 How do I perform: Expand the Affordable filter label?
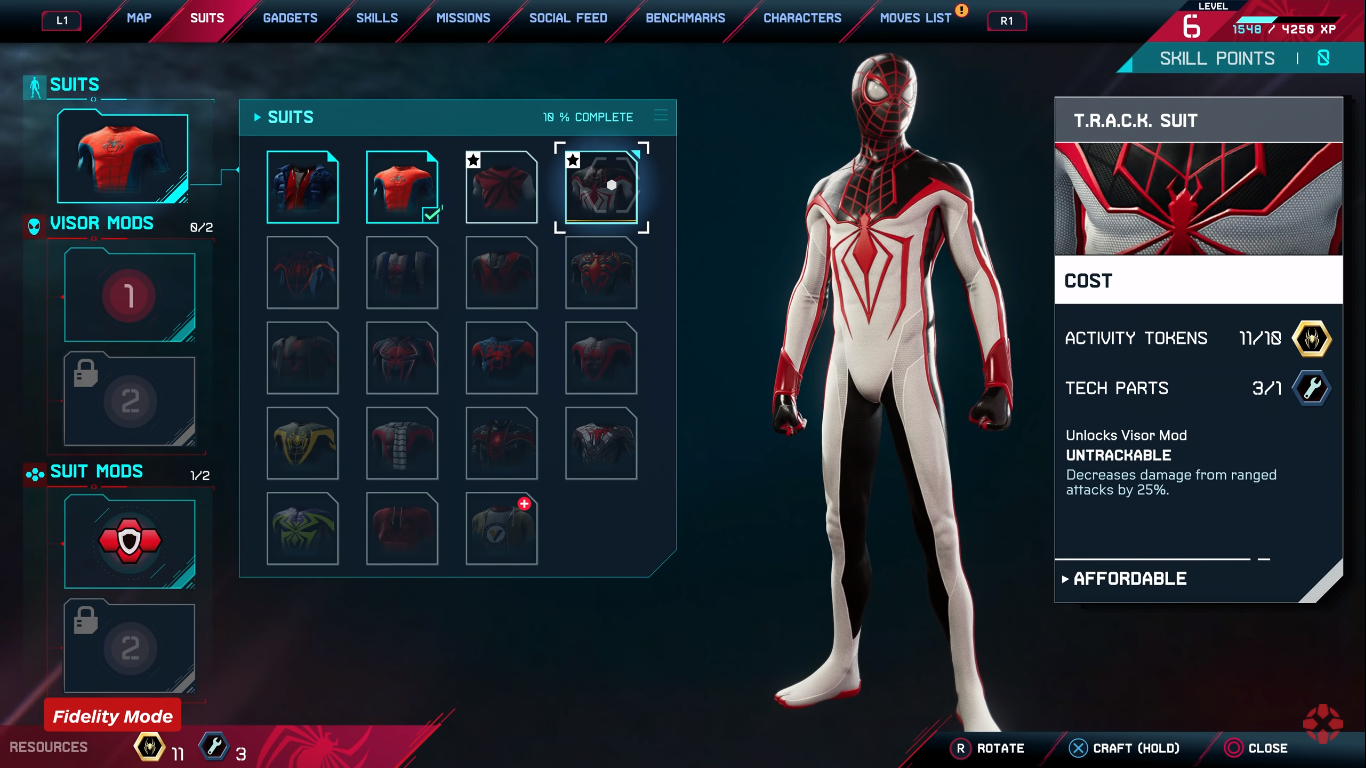click(x=1129, y=579)
